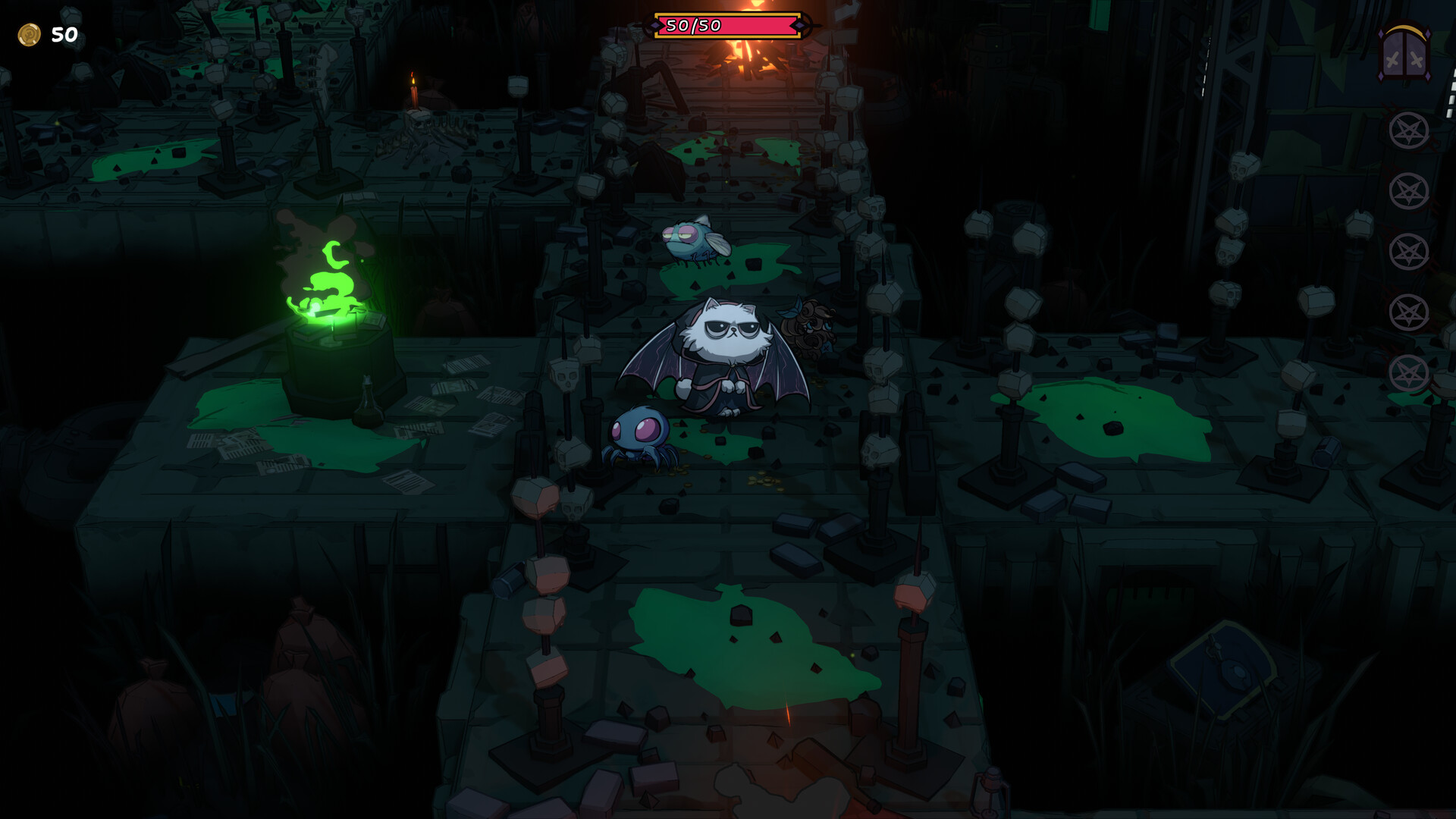
Task: Select the topmost pentagram spell slot
Action: (1410, 130)
